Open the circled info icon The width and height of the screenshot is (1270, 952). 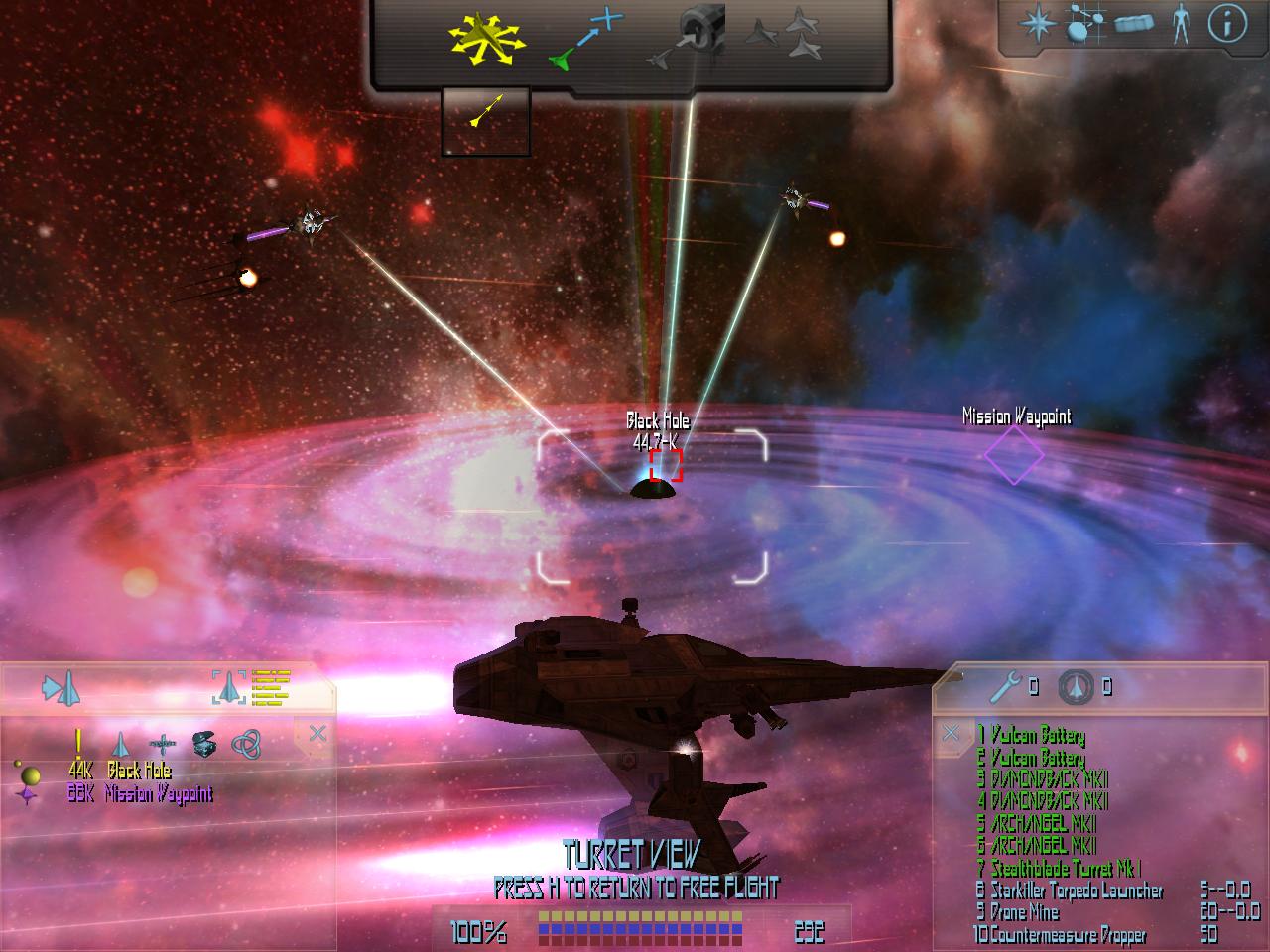1226,24
